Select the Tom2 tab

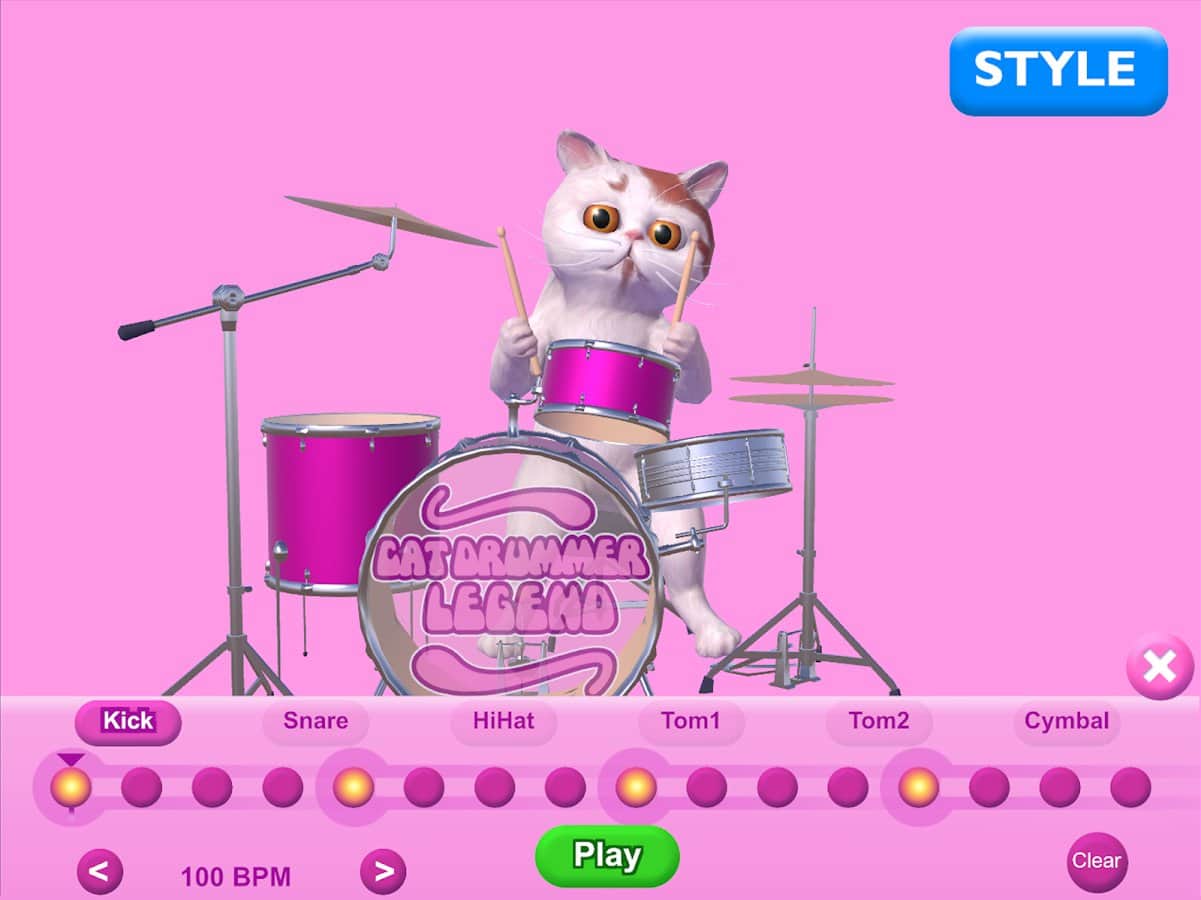pyautogui.click(x=878, y=721)
